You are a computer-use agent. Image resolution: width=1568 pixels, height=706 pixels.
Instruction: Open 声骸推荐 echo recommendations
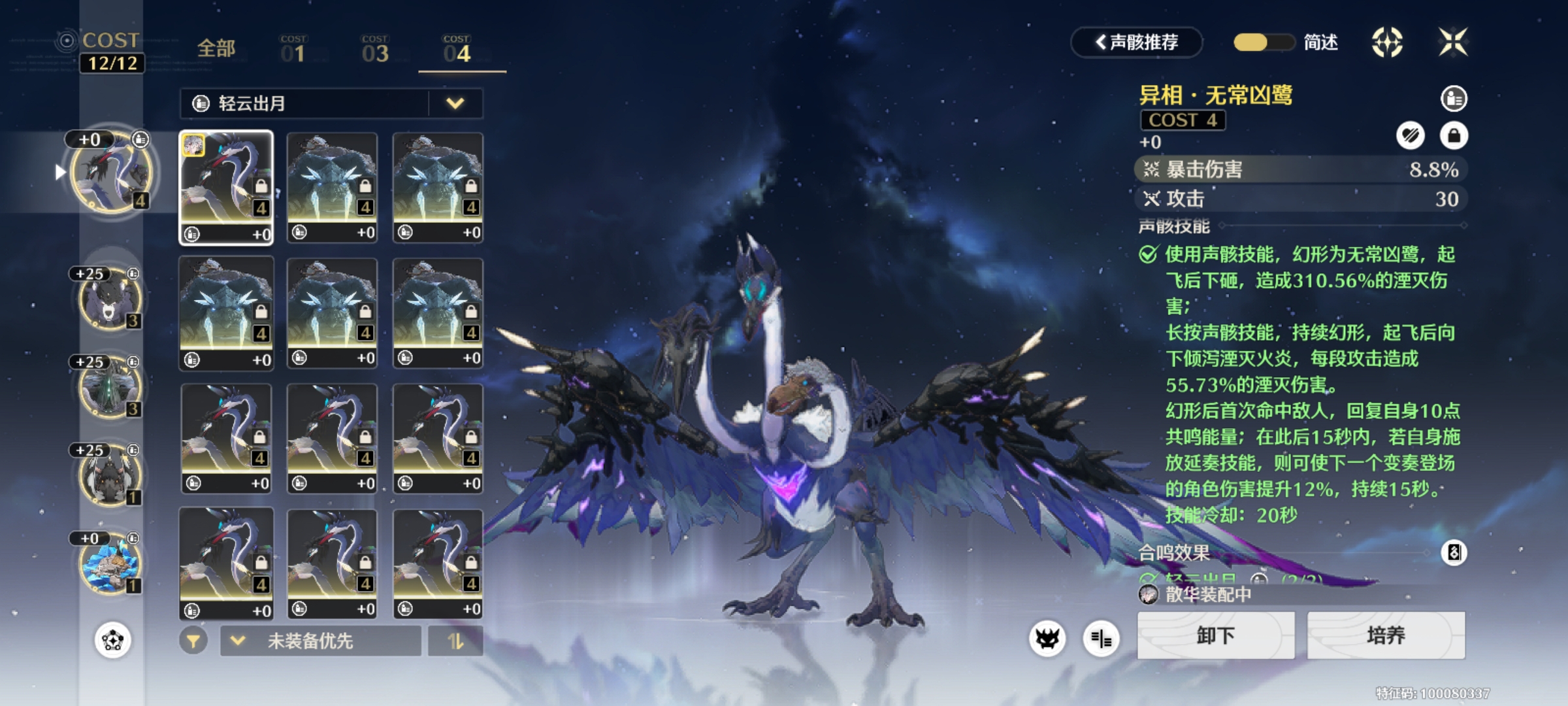tap(1137, 42)
